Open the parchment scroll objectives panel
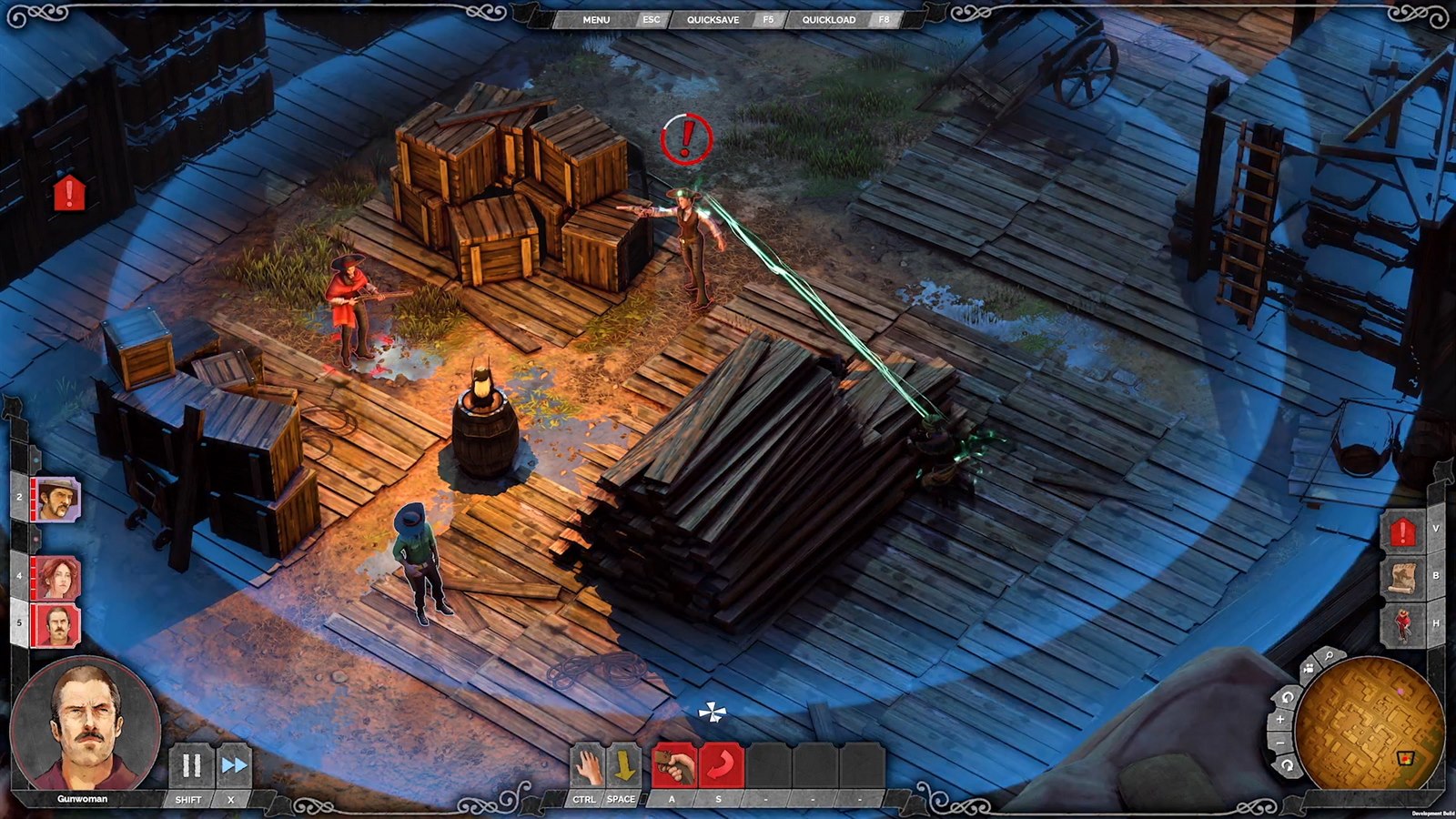1456x819 pixels. coord(1402,579)
